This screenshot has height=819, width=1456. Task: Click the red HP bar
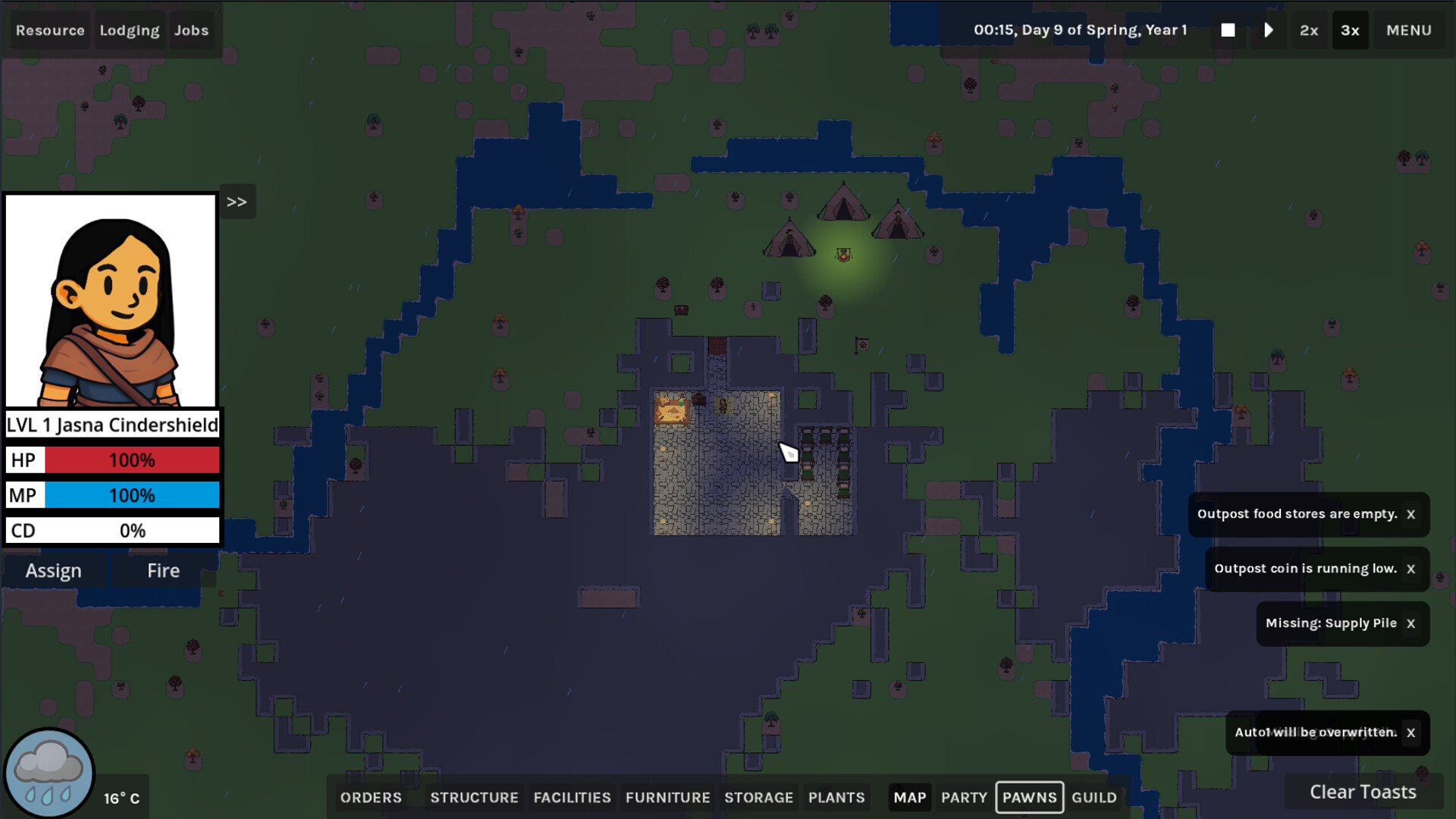pos(131,460)
